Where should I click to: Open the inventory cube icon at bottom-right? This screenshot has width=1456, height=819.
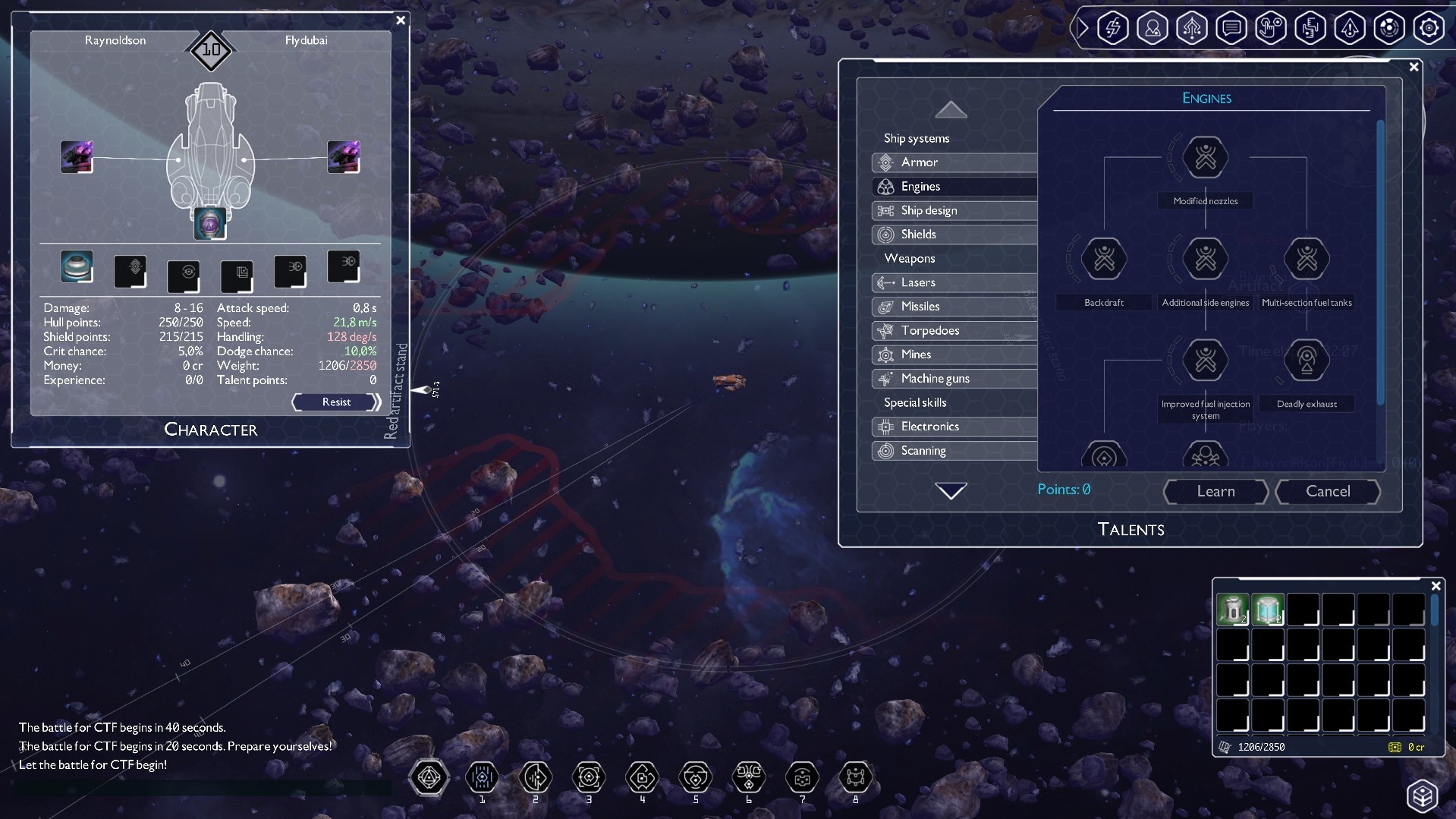point(1424,795)
